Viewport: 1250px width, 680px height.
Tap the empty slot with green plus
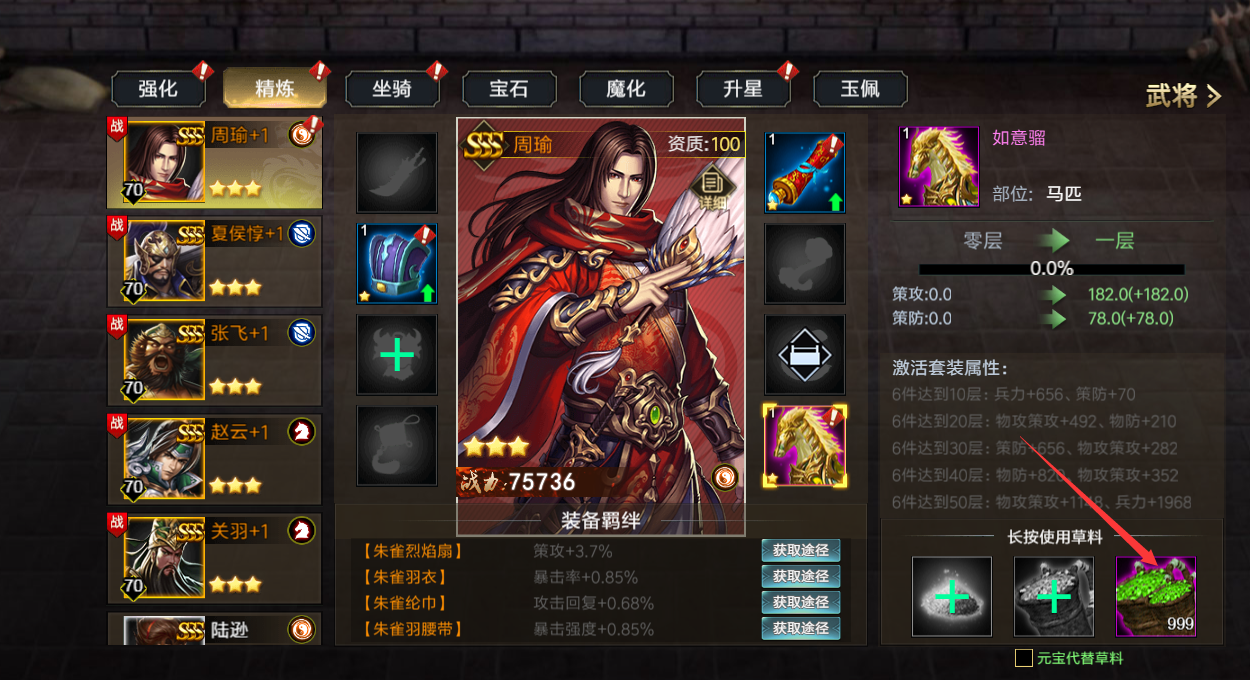tap(397, 355)
